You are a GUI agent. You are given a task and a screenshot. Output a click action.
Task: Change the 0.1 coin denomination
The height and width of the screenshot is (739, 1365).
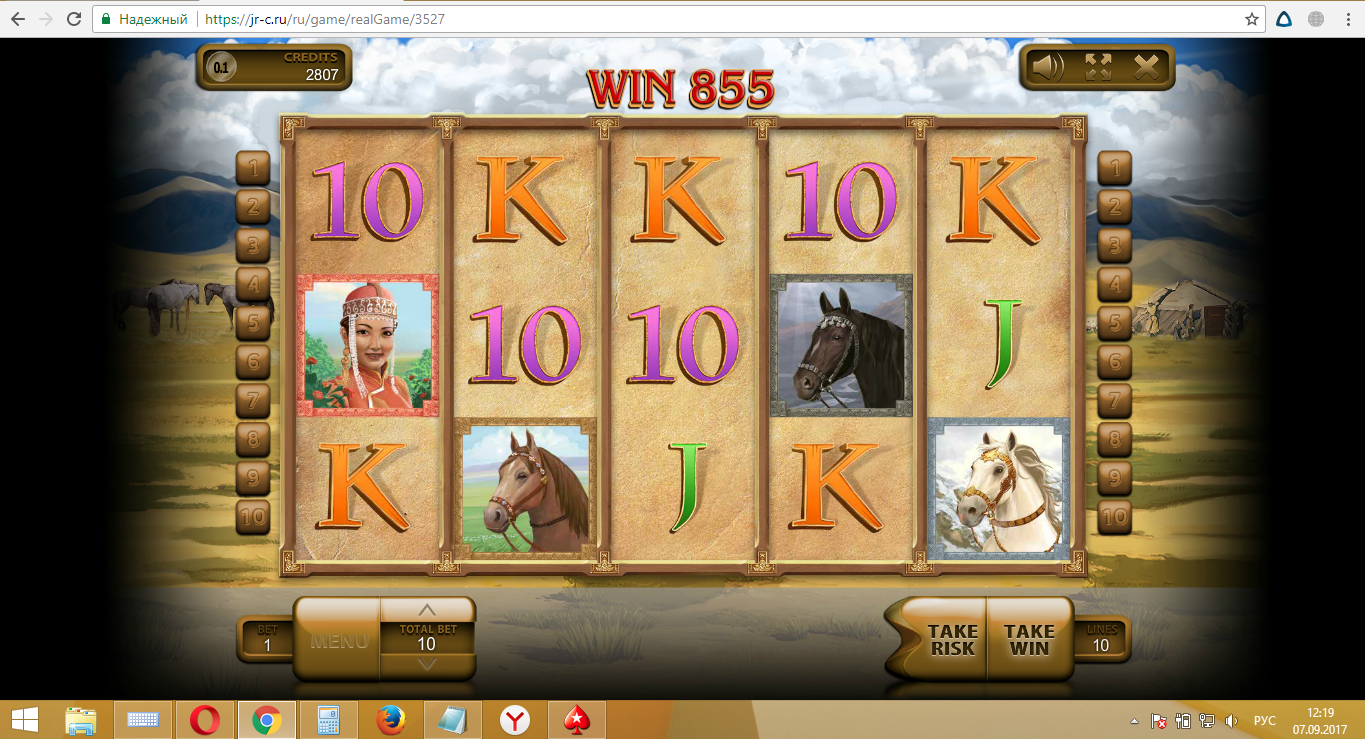pyautogui.click(x=220, y=68)
